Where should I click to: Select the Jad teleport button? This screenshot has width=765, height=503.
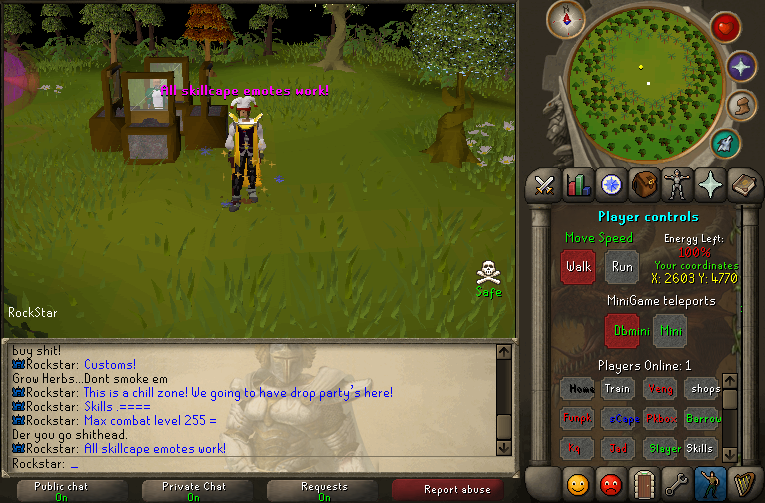(619, 449)
